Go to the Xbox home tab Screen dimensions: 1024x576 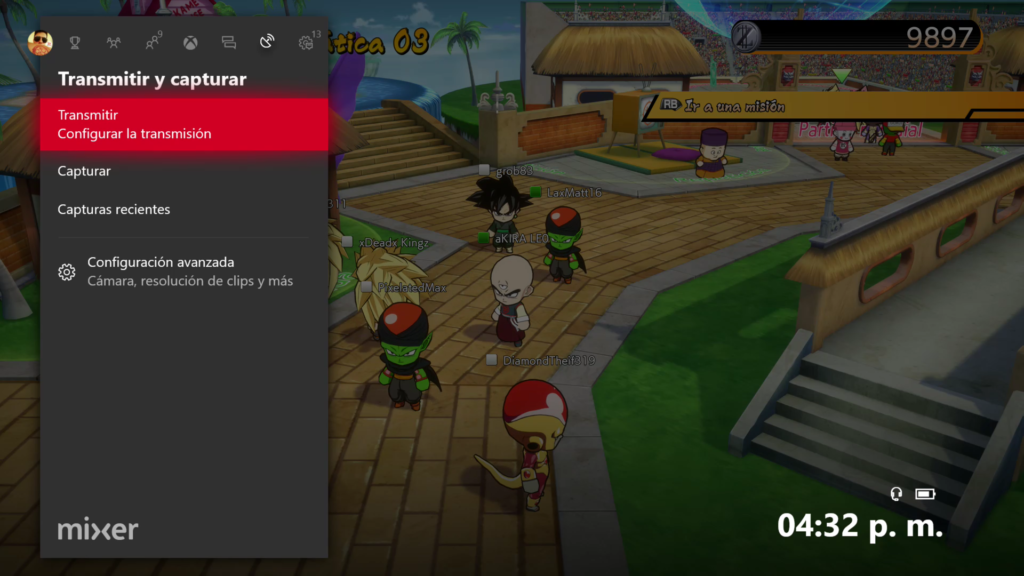coord(190,43)
